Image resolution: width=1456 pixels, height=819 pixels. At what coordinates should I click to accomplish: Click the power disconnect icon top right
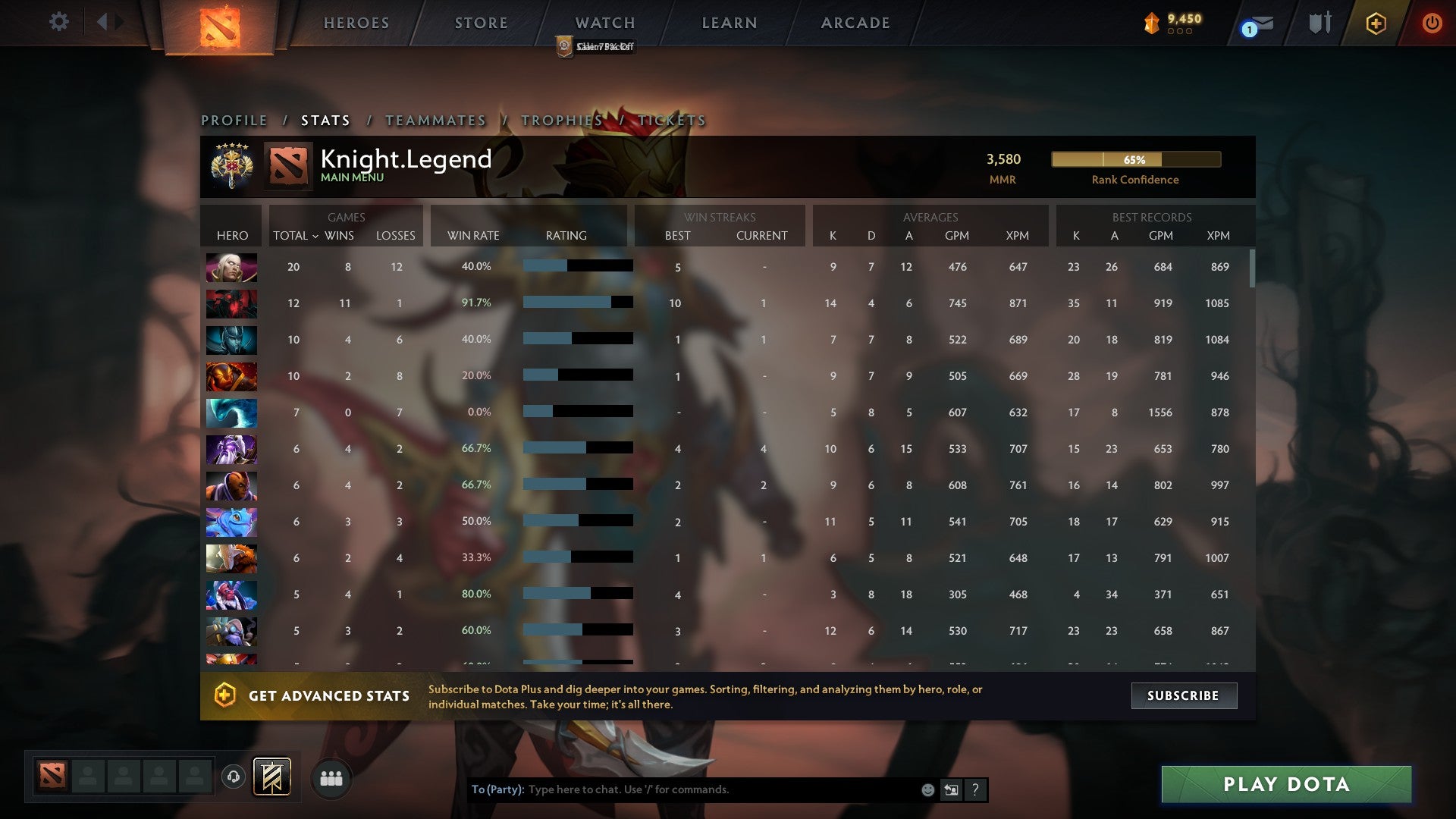[x=1432, y=23]
